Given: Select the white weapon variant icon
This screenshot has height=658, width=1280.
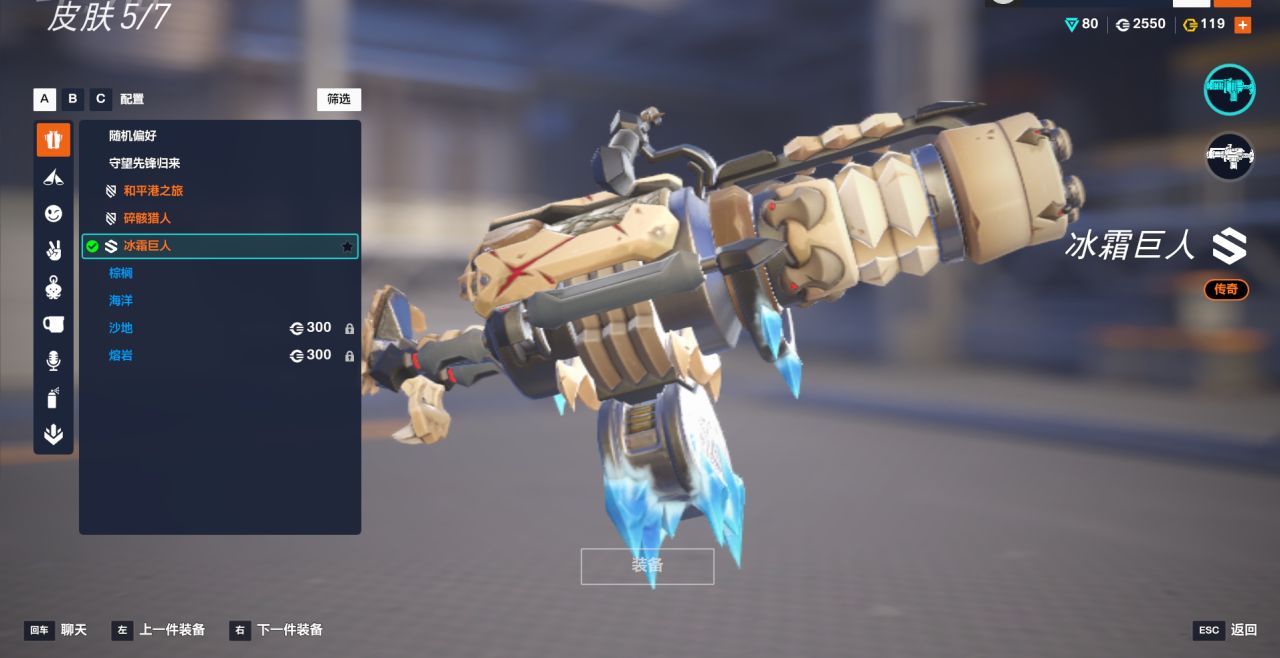Looking at the screenshot, I should [x=1229, y=157].
